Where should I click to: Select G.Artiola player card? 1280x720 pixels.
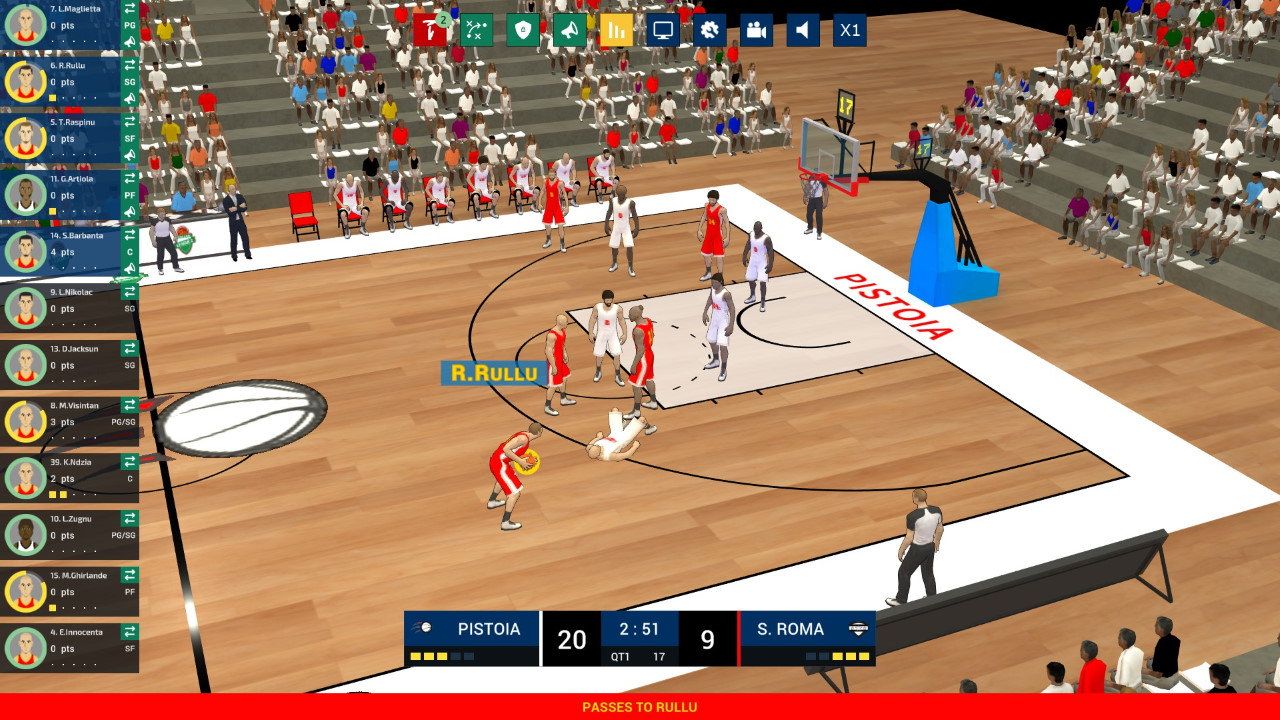coord(60,195)
